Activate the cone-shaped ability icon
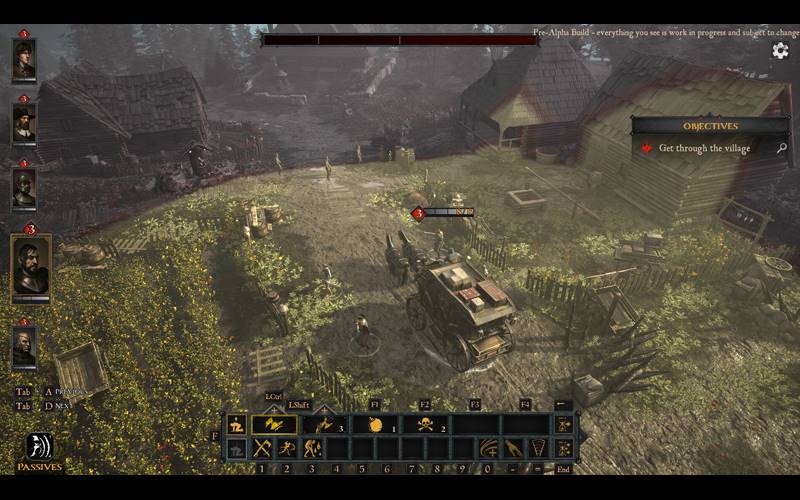The image size is (800, 500). click(x=538, y=448)
